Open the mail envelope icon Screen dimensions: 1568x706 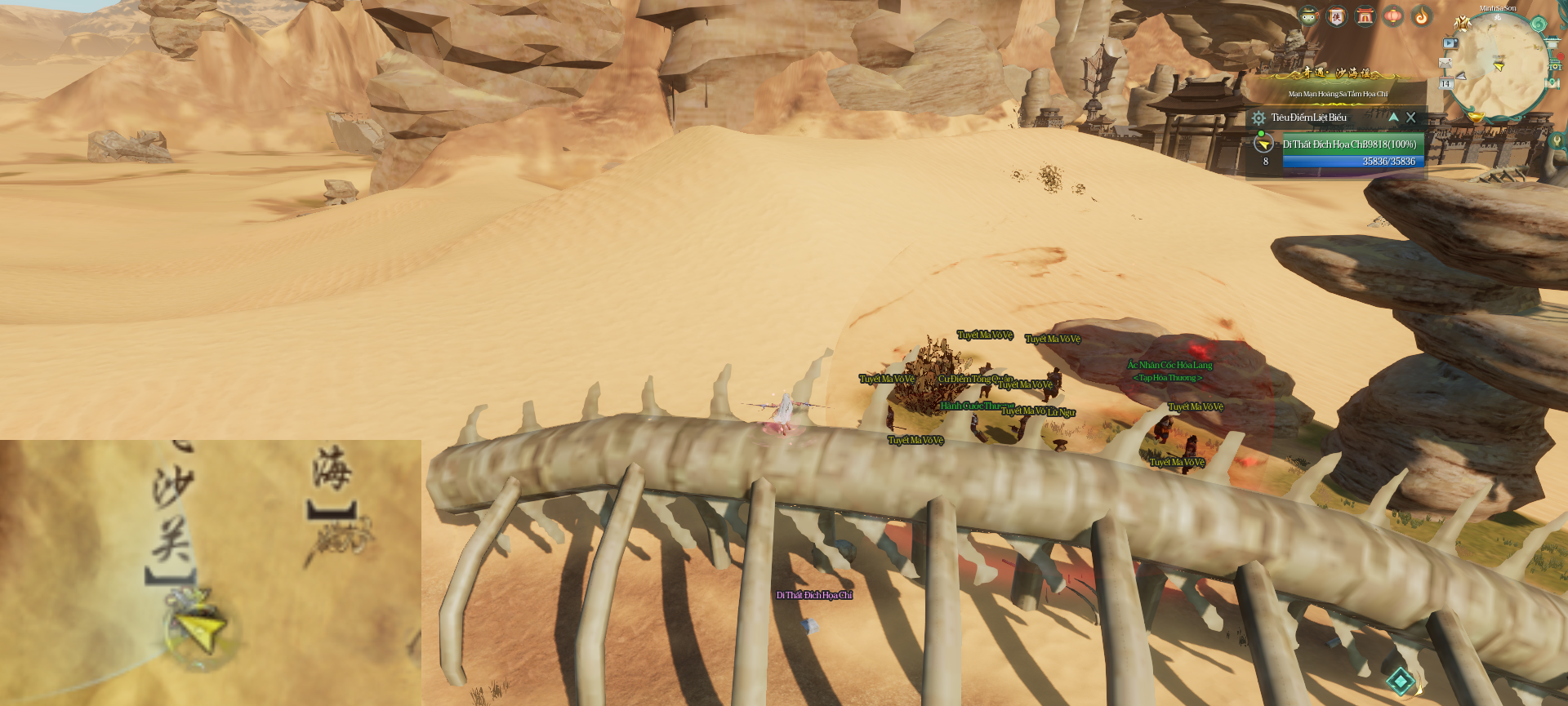(1445, 64)
